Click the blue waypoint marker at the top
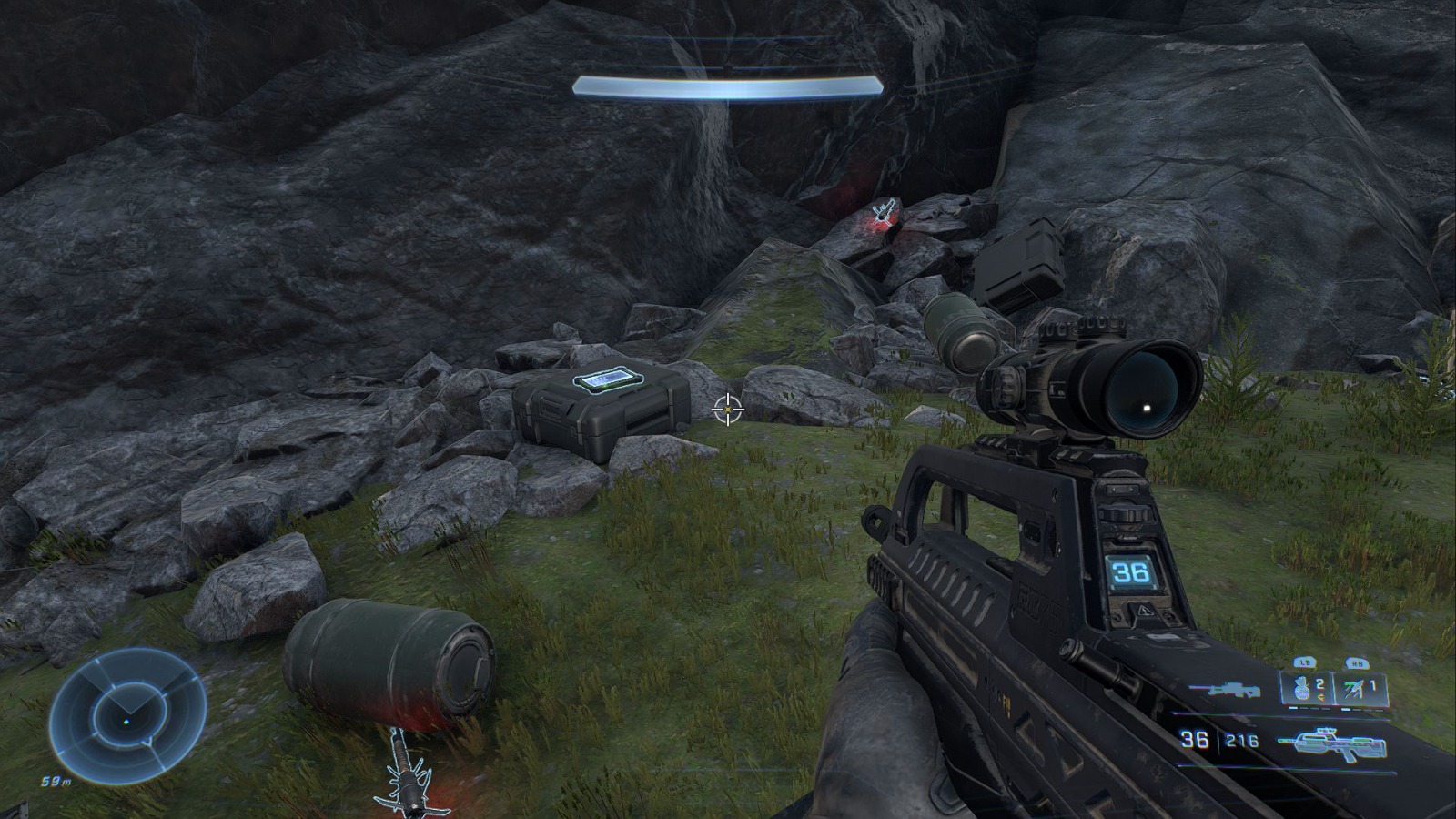 (x=727, y=85)
